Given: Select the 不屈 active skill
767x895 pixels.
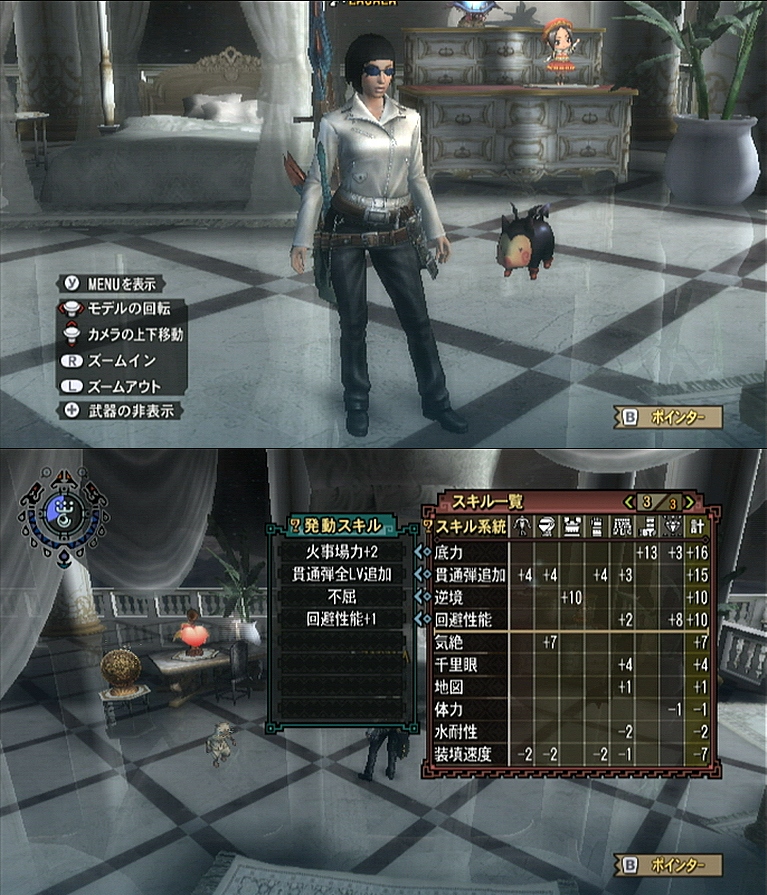Looking at the screenshot, I should tap(340, 597).
